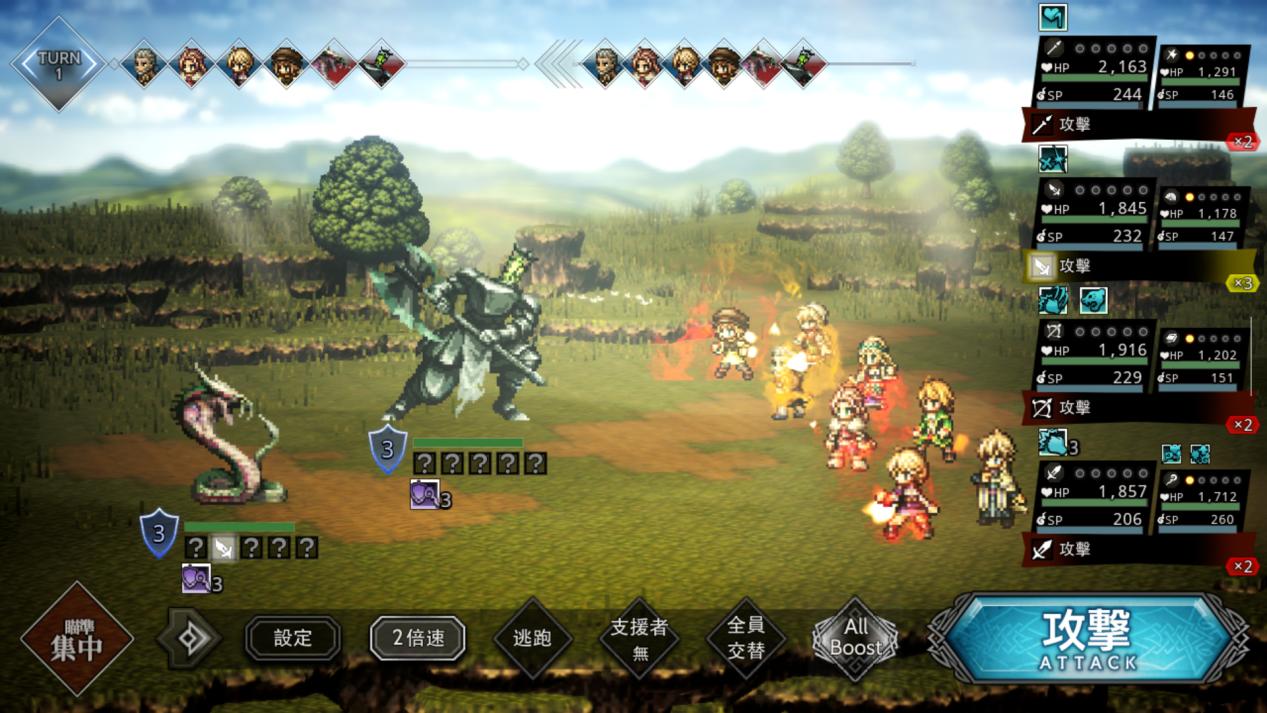Viewport: 1267px width, 713px height.
Task: Target the serpent enemy's weakness row
Action: (x=251, y=547)
